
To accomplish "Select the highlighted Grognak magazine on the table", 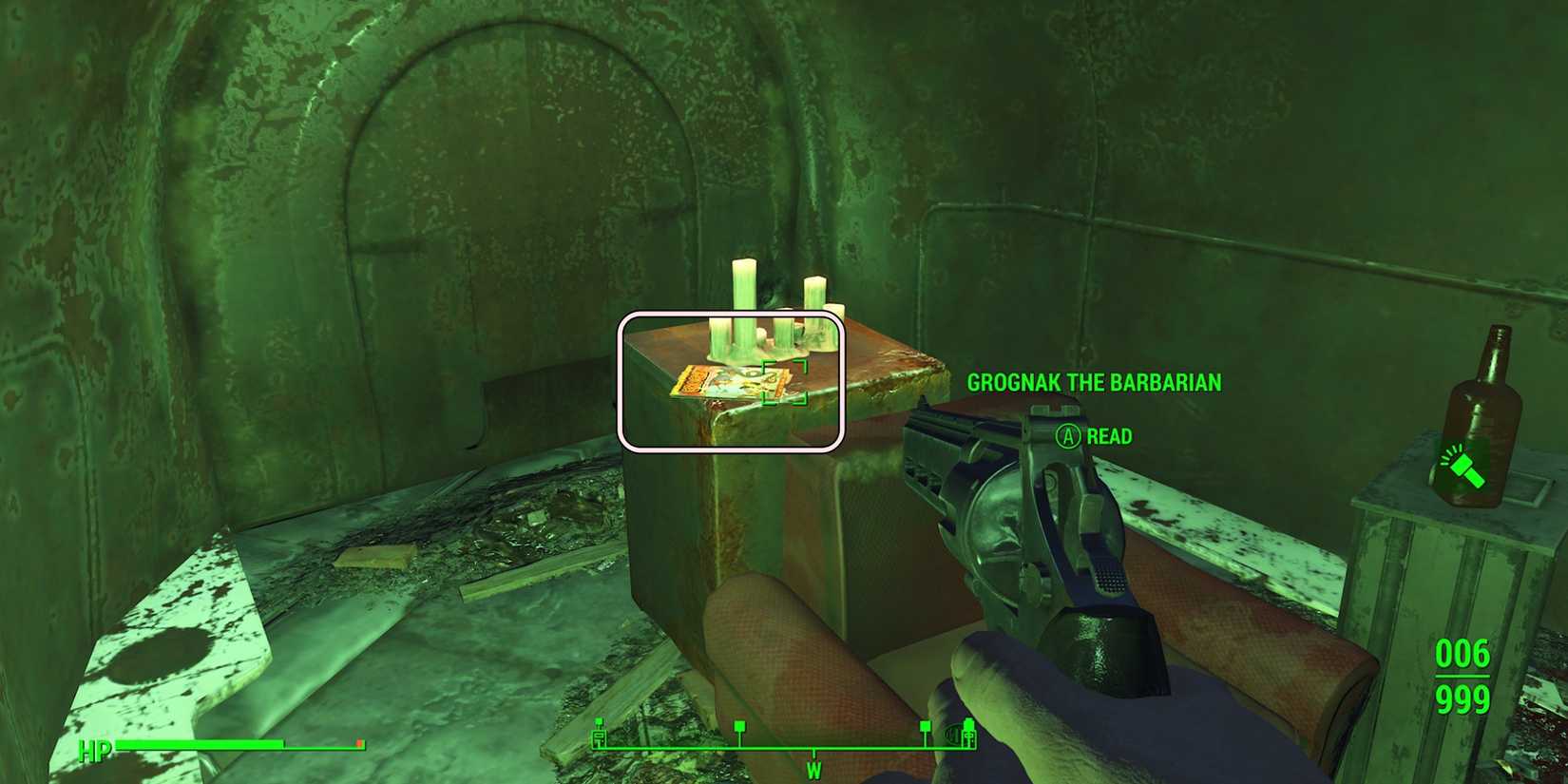I will coord(732,383).
